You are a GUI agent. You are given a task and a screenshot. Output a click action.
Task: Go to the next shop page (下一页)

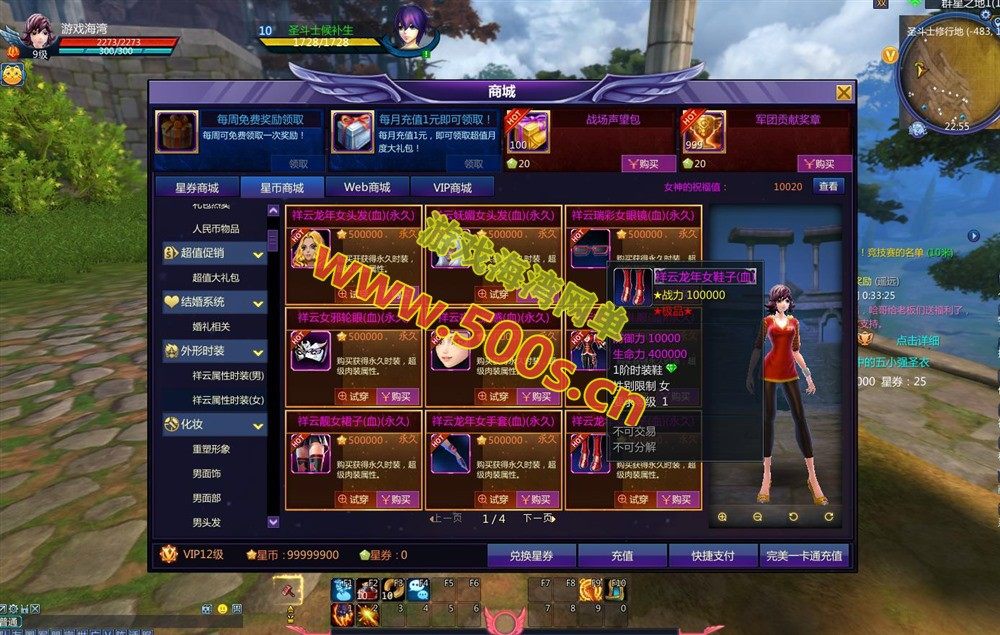click(538, 519)
